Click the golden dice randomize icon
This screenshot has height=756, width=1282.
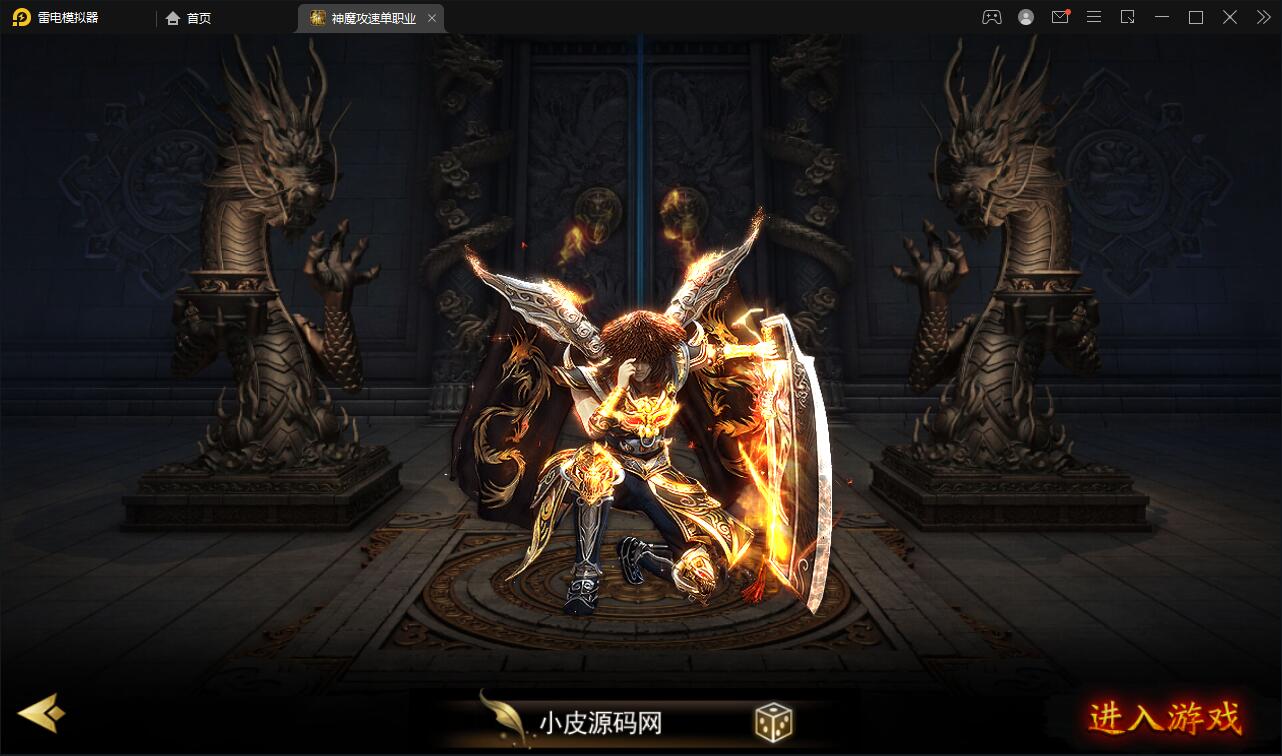coord(771,722)
